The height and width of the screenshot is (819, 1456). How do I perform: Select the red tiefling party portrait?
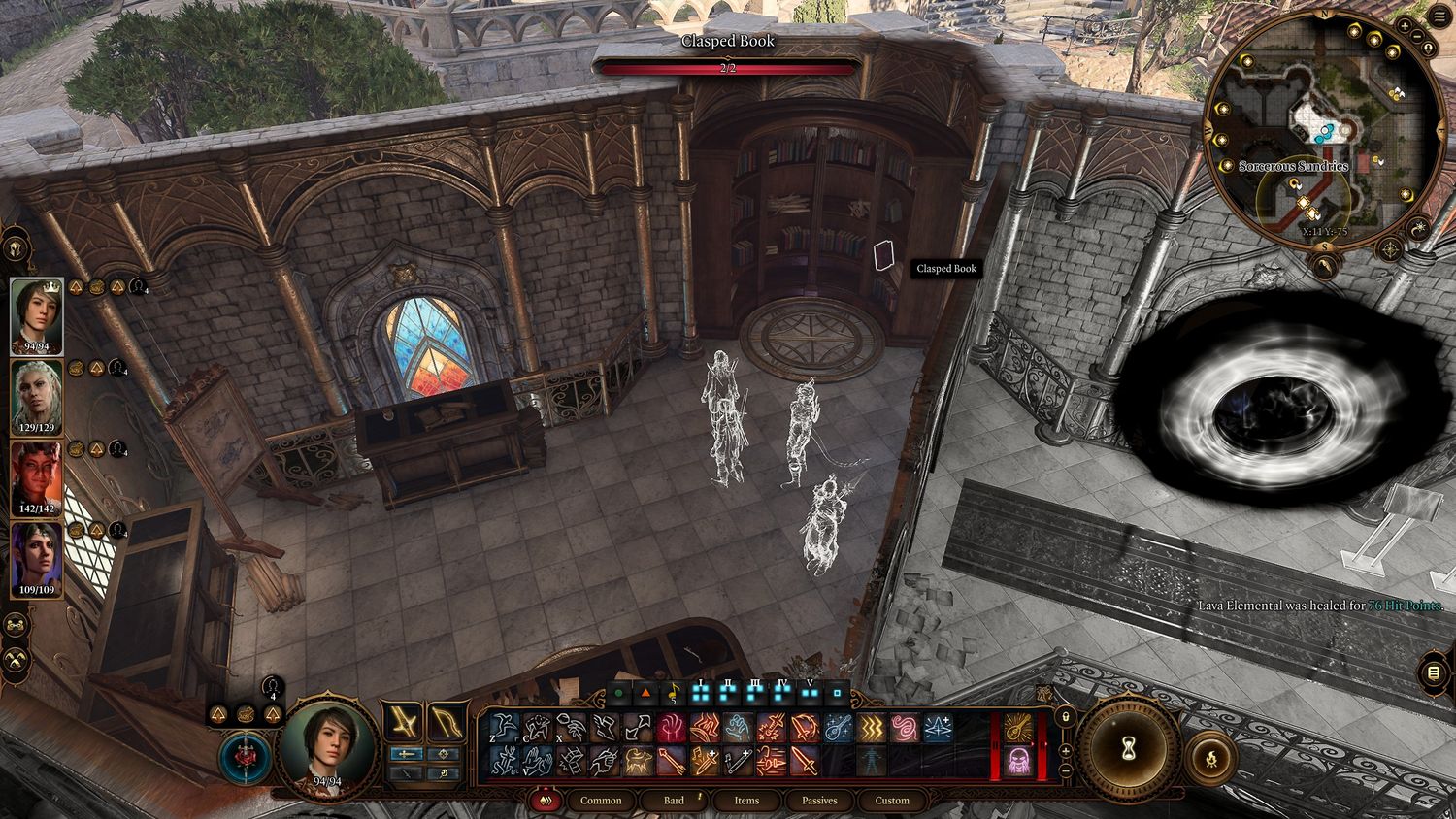click(x=37, y=479)
